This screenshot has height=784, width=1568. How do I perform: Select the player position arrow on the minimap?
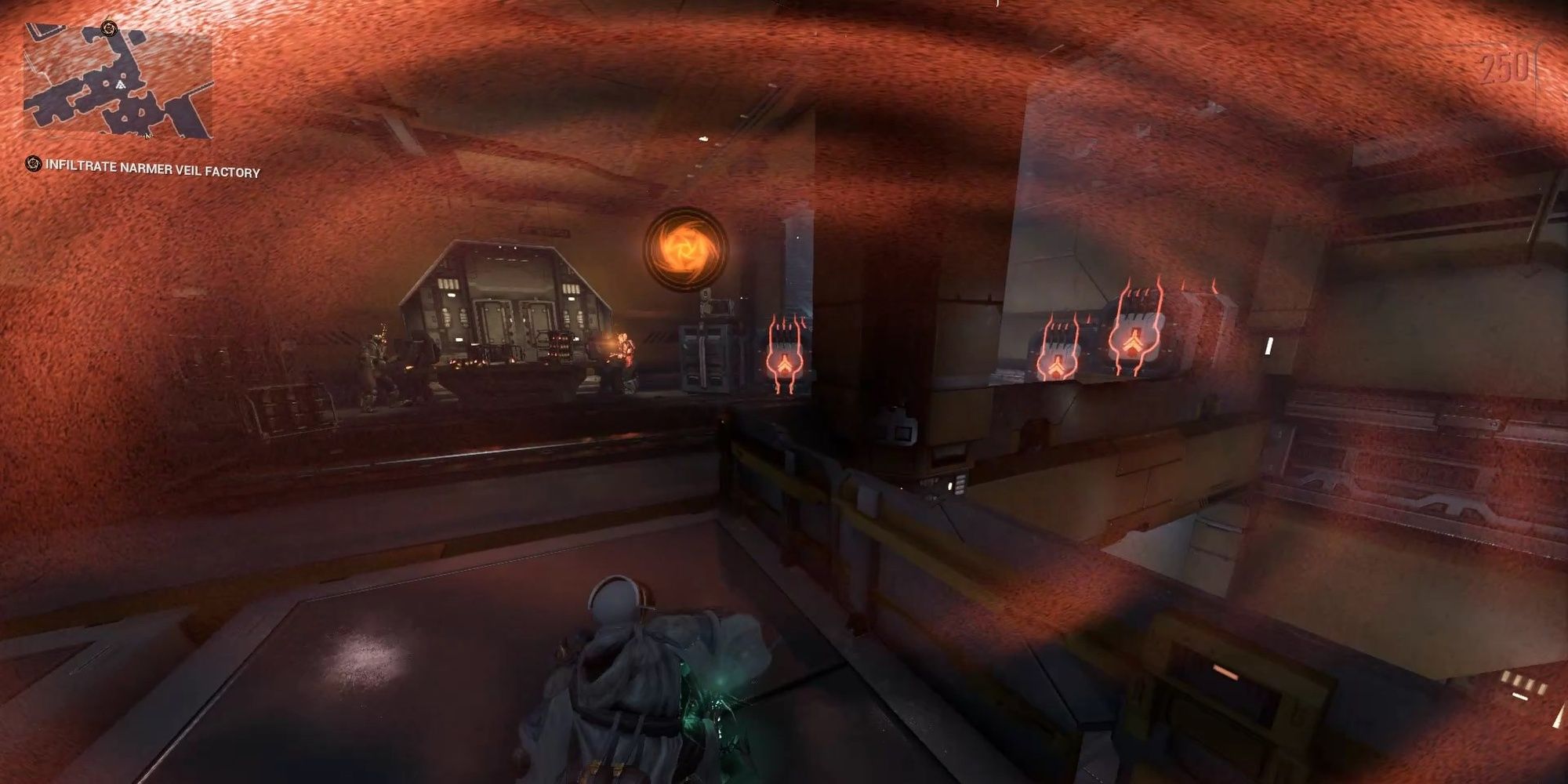pyautogui.click(x=121, y=85)
